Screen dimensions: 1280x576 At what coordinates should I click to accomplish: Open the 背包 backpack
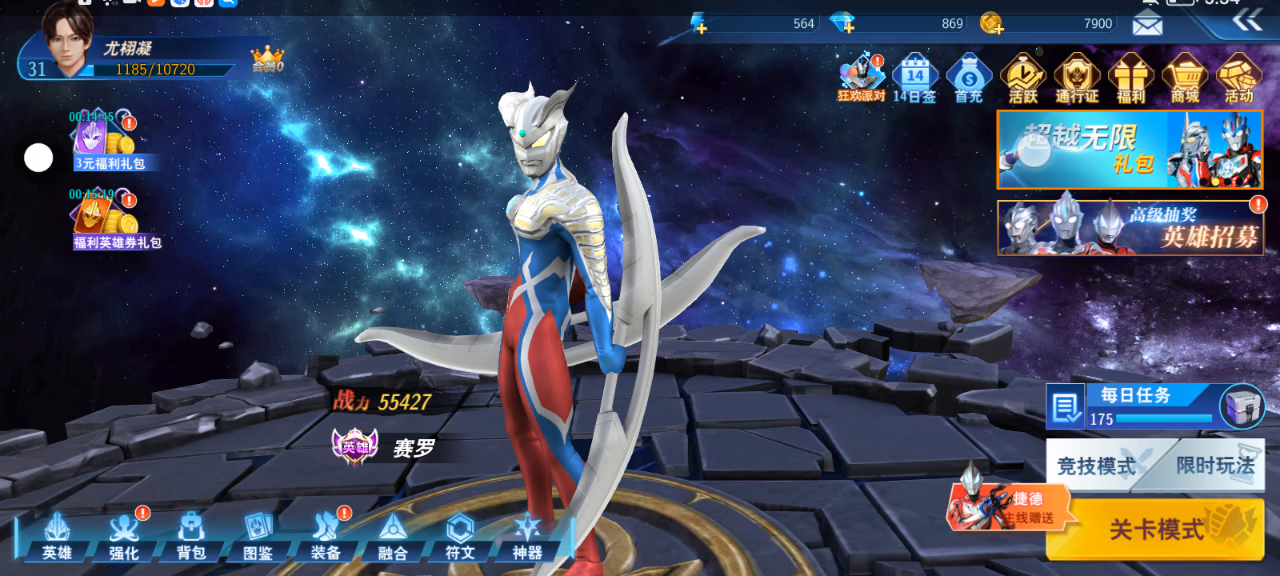pos(191,537)
